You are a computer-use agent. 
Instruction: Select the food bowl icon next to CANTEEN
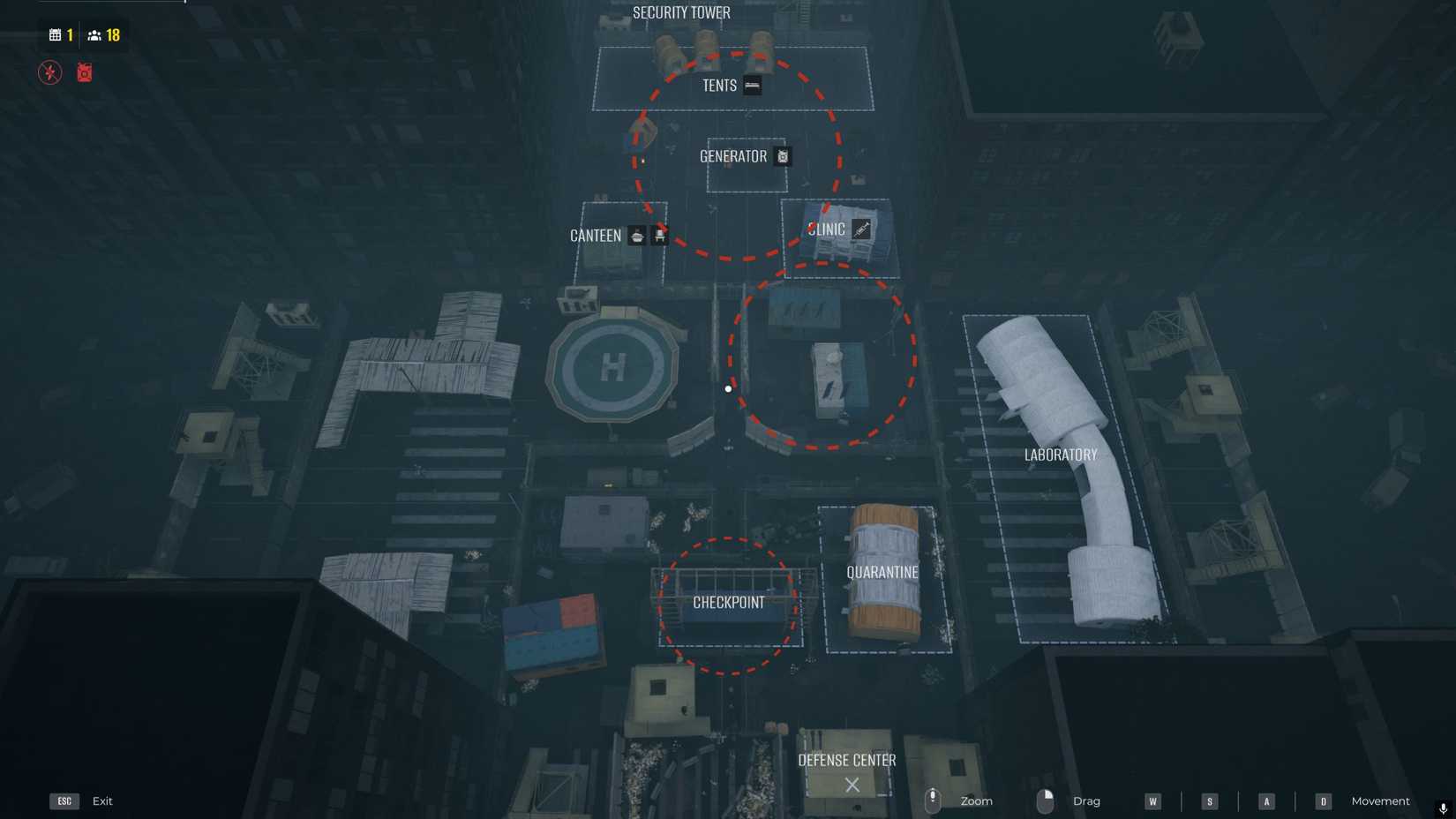point(636,236)
